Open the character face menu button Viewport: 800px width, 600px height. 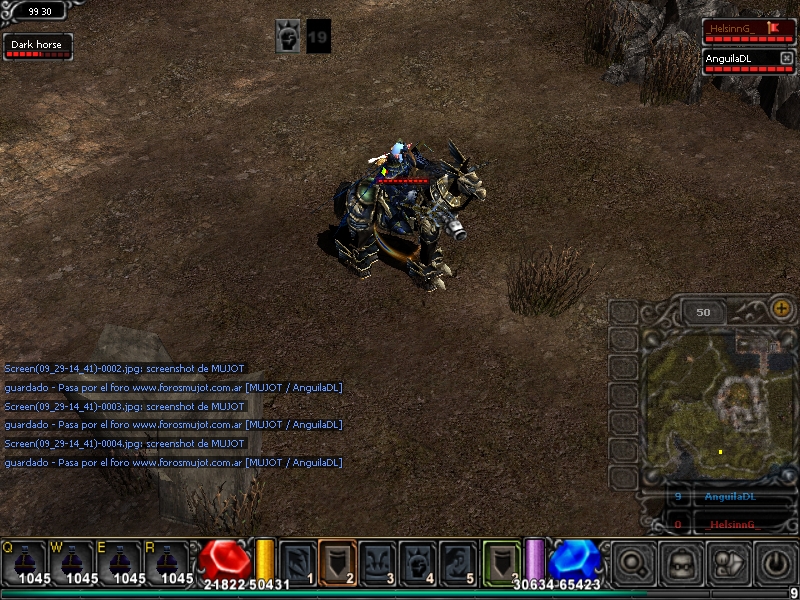[682, 563]
